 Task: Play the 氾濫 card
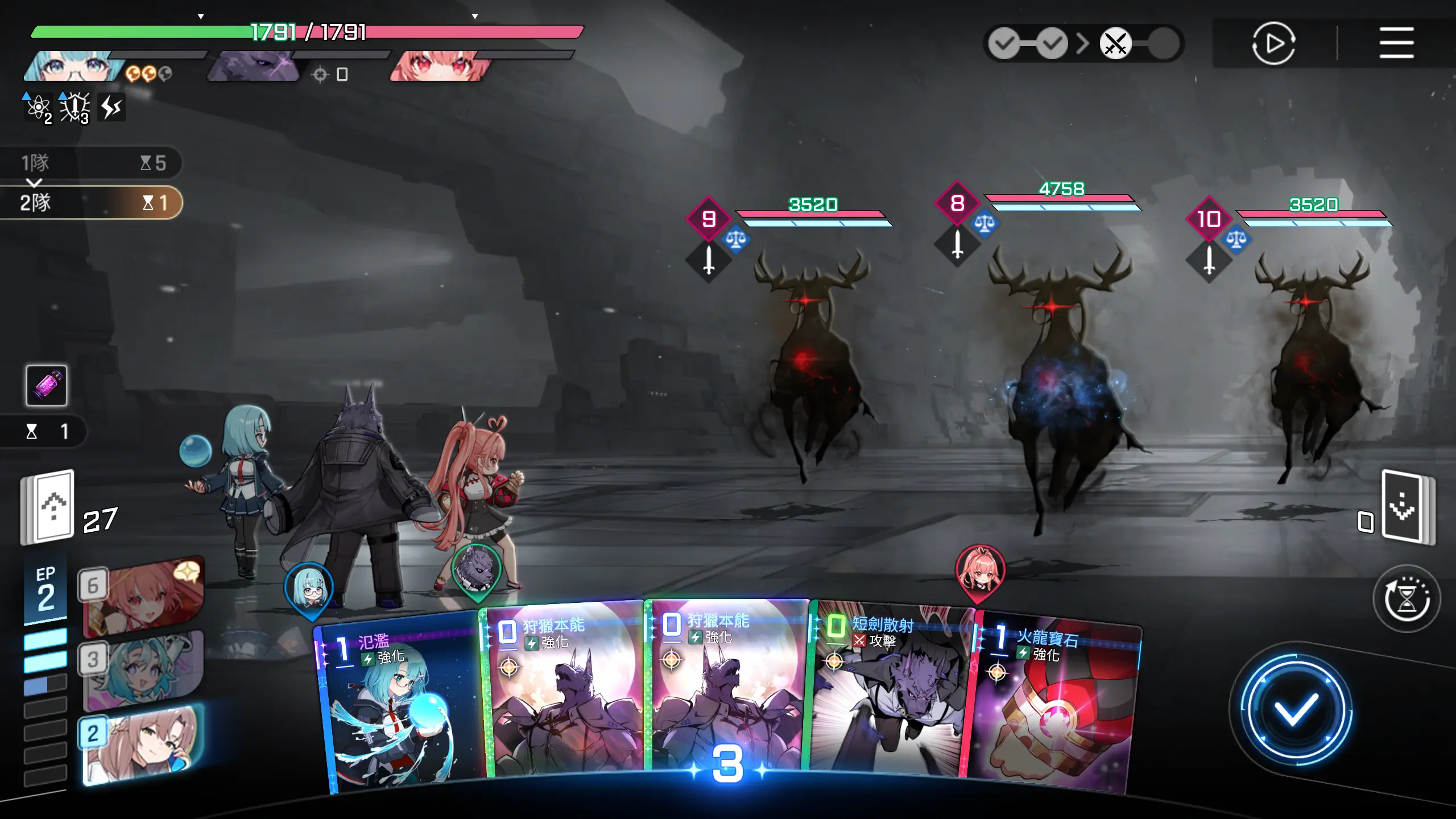coord(398,705)
